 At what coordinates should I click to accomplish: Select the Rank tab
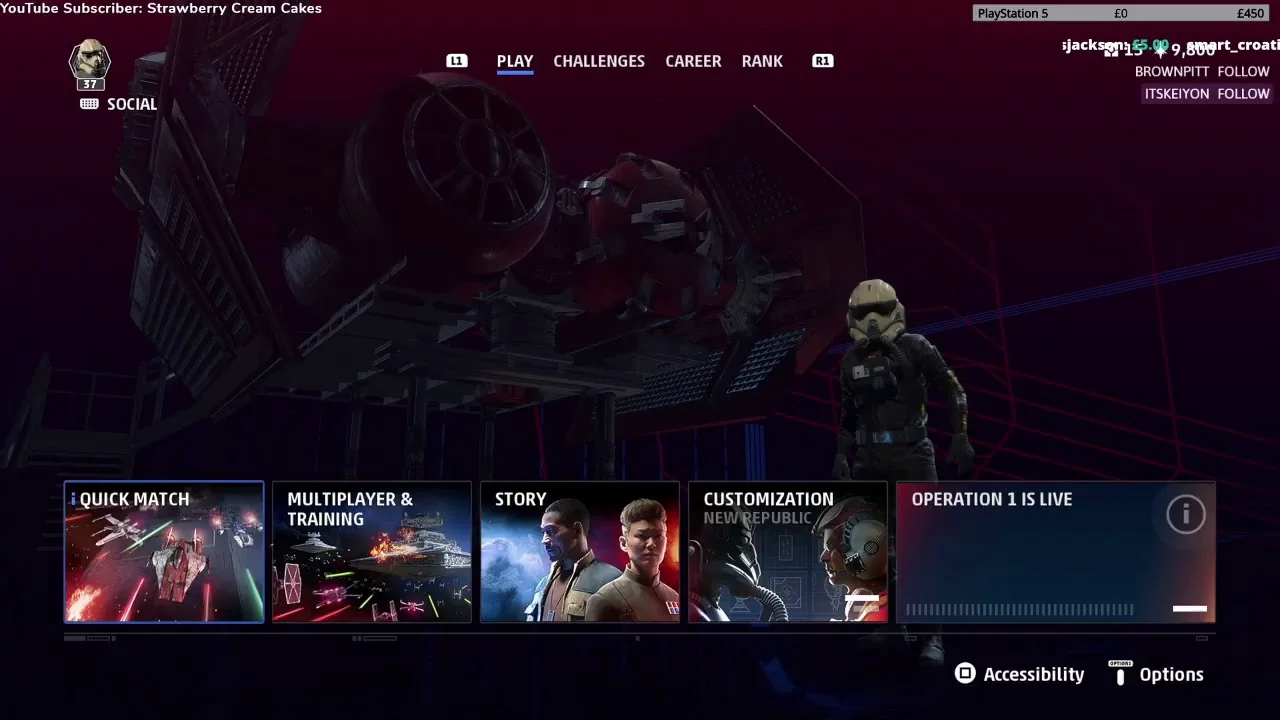click(762, 61)
